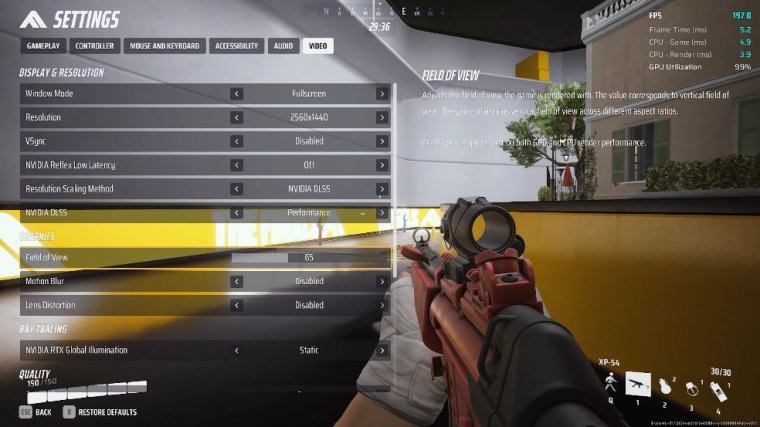760x427 pixels.
Task: Cycle Resolution Scaling Method to the right
Action: click(382, 189)
